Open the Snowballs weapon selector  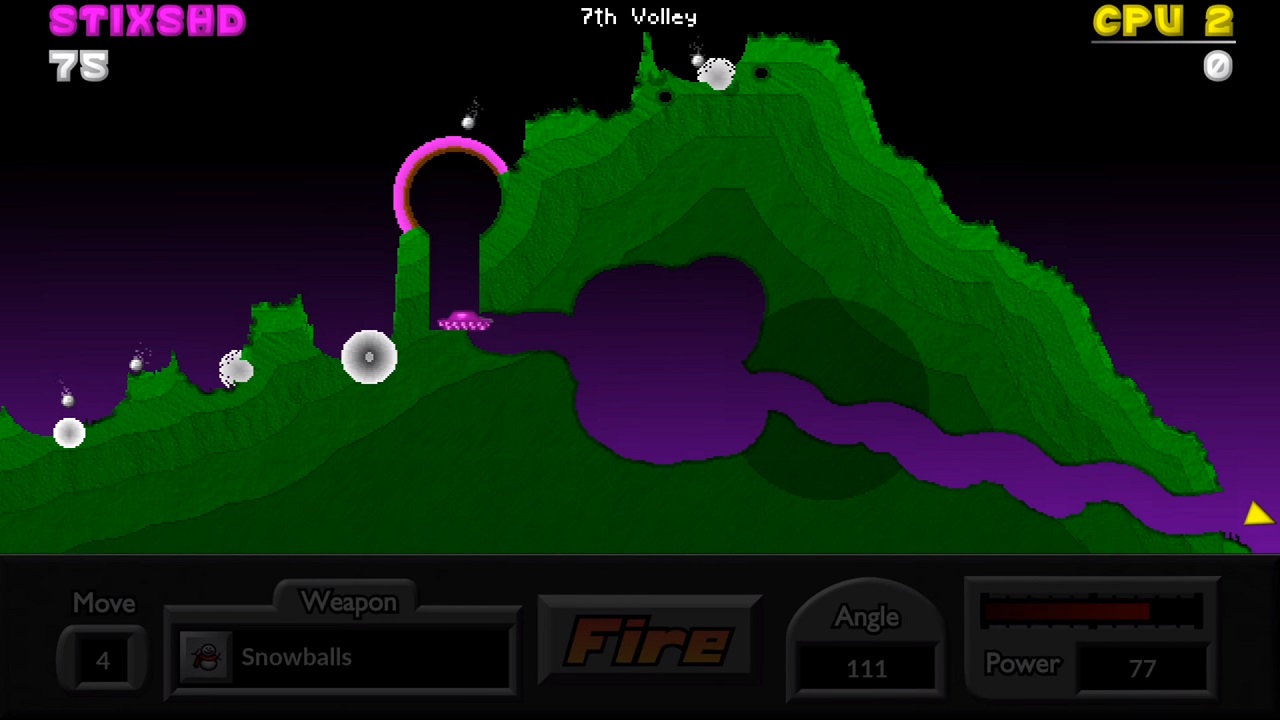coord(343,657)
